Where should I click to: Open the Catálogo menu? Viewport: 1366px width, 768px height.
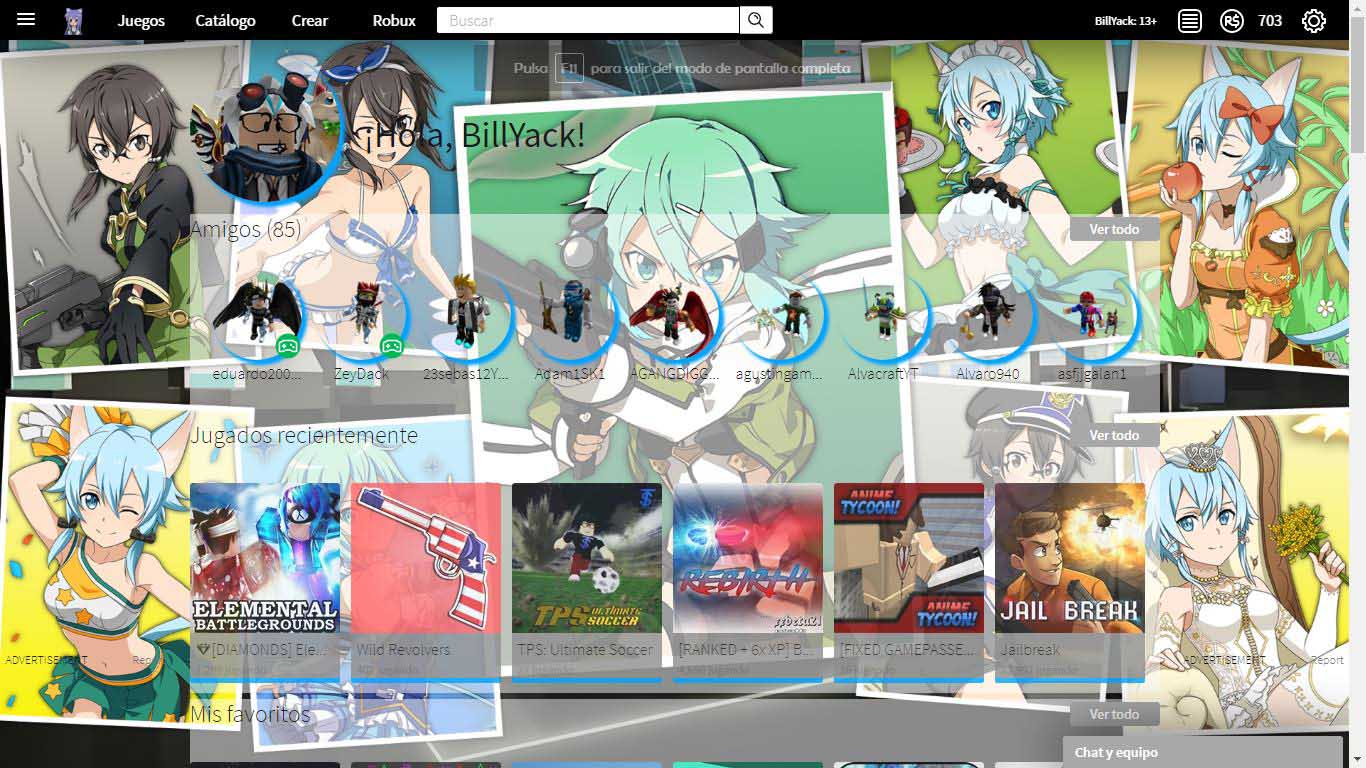tap(225, 19)
